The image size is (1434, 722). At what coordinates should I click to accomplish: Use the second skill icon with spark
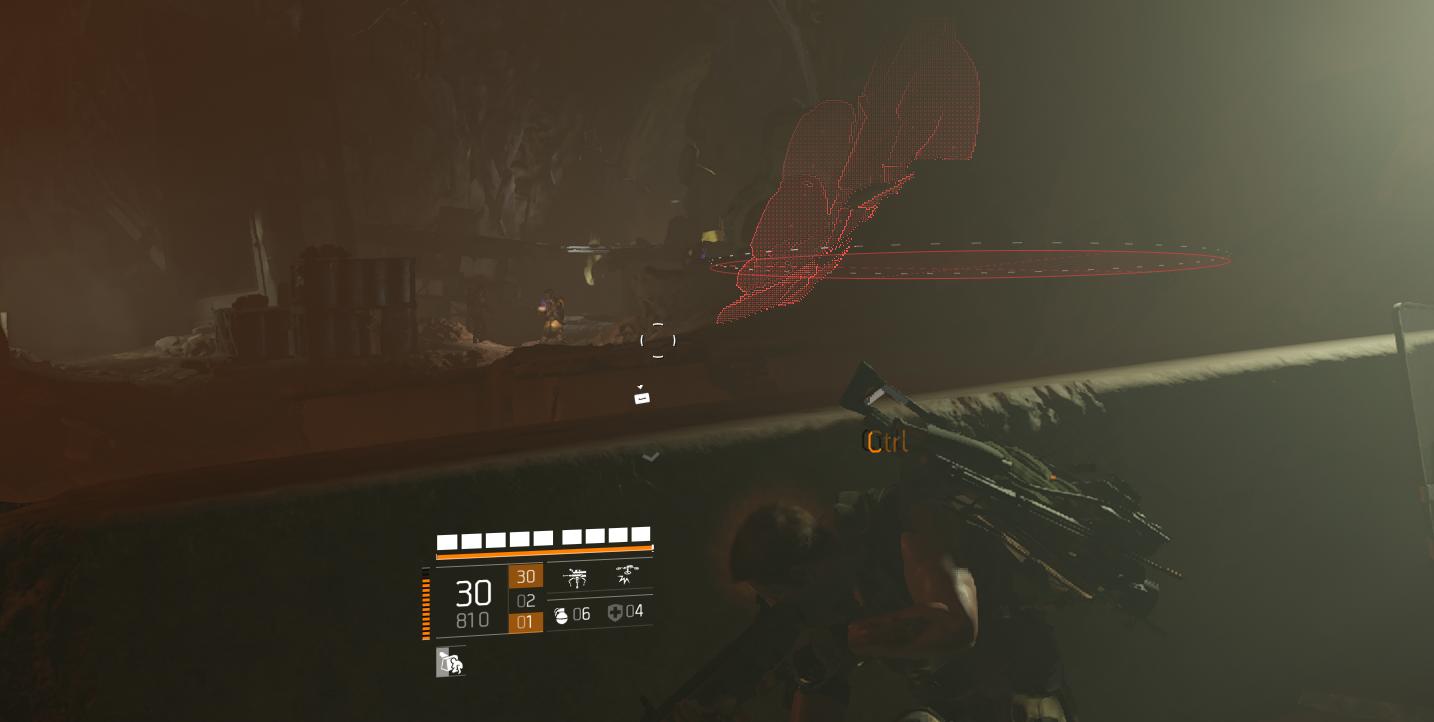[x=627, y=574]
